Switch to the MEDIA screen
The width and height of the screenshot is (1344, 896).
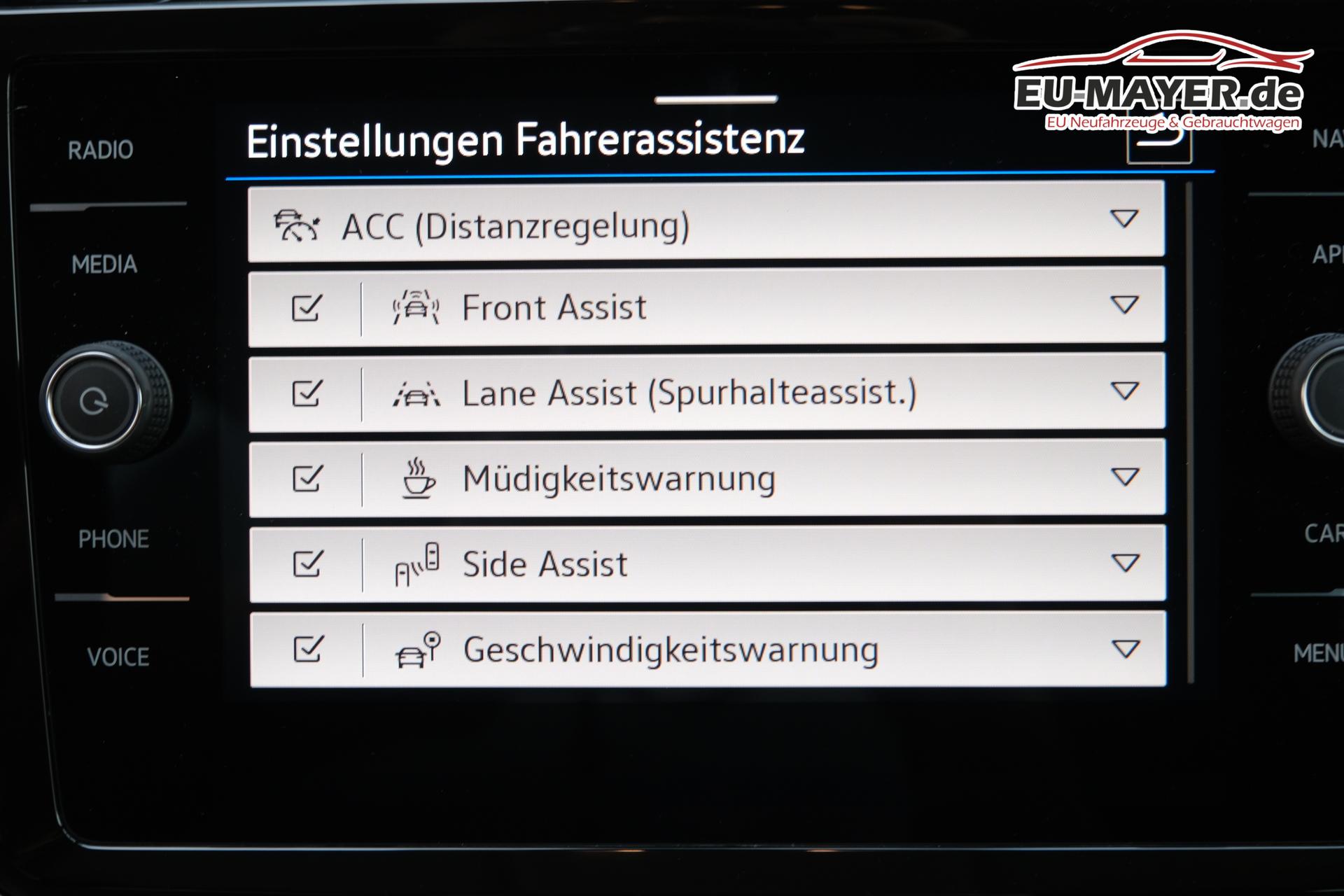104,265
